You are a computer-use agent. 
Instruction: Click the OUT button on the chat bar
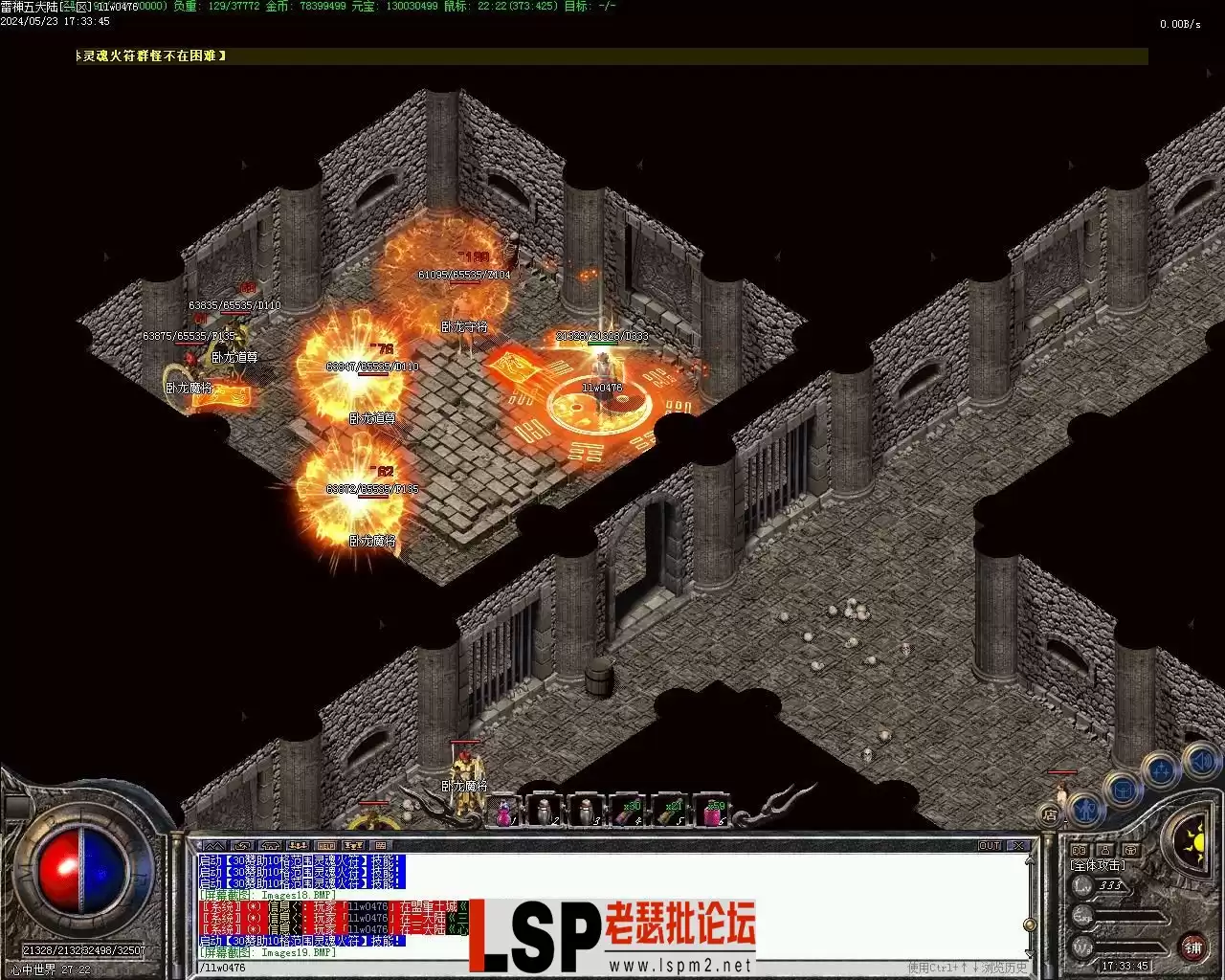click(989, 846)
